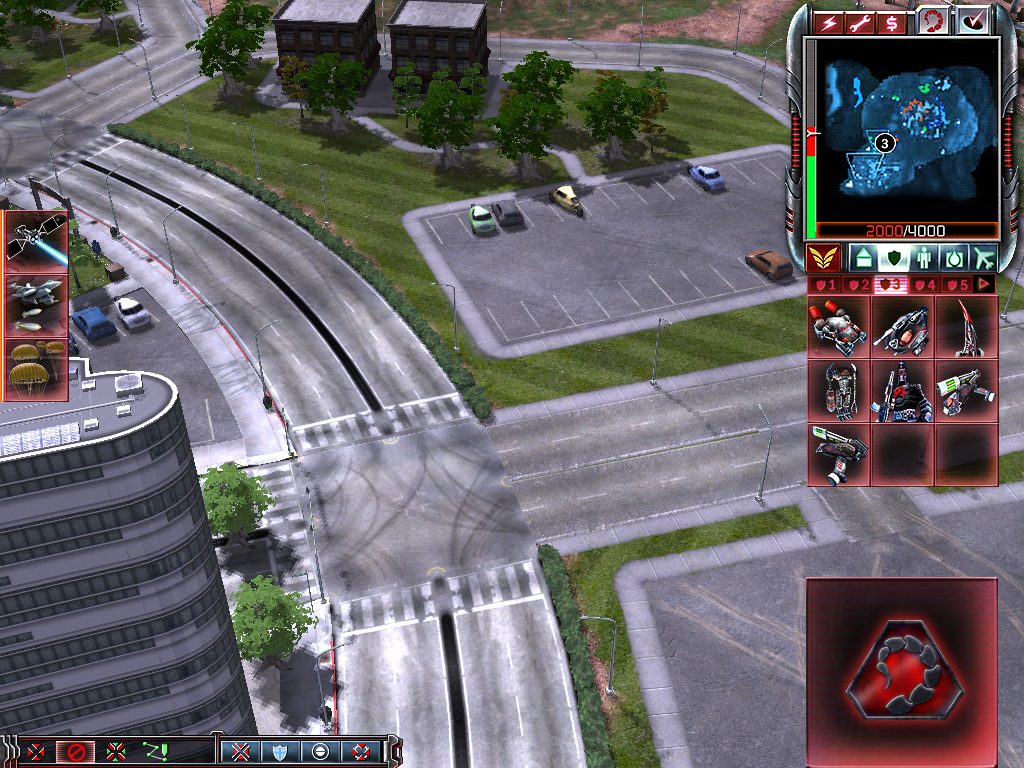Switch to build queue number 4

(x=923, y=285)
